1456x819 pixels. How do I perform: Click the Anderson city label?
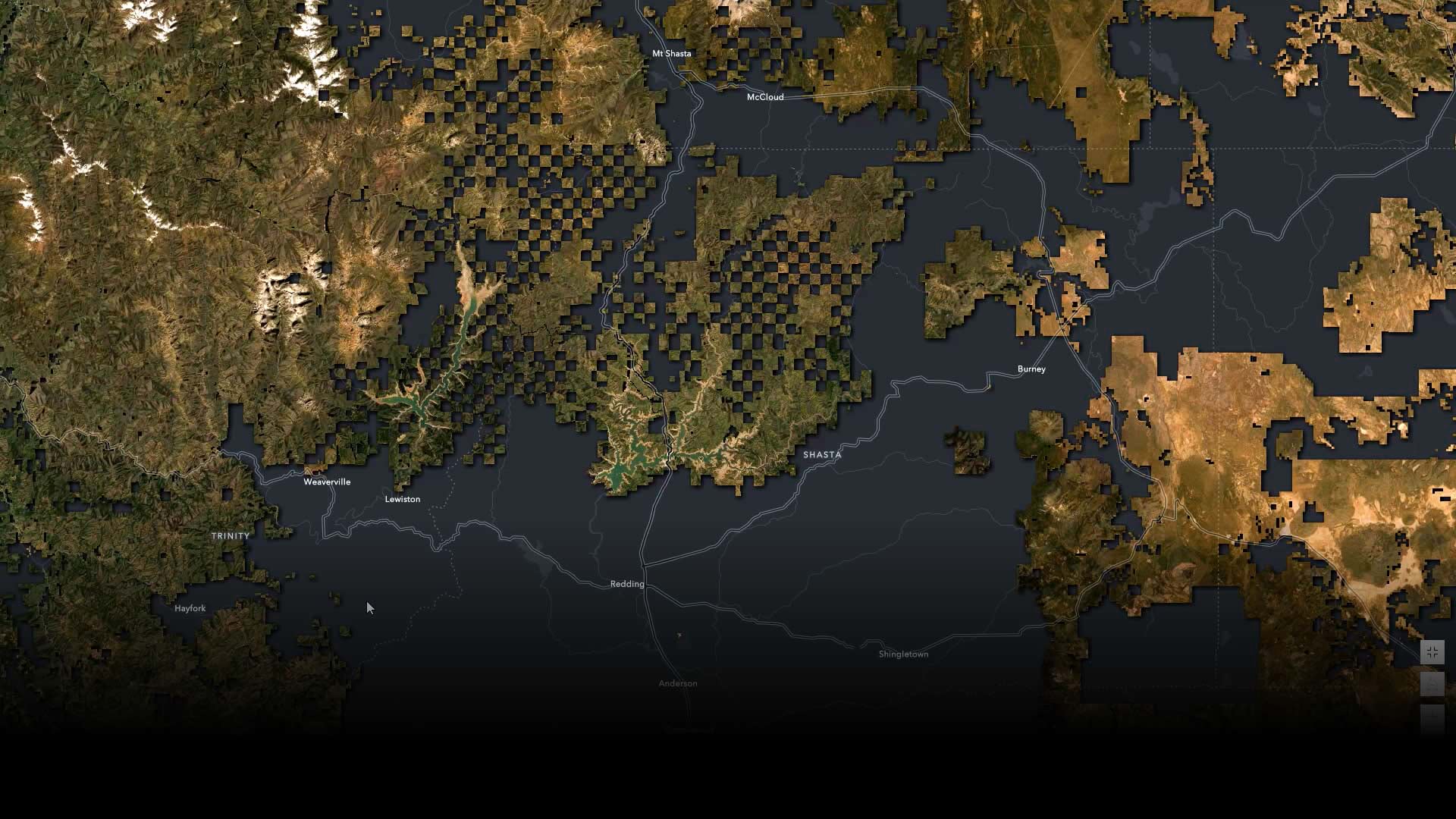click(x=677, y=682)
